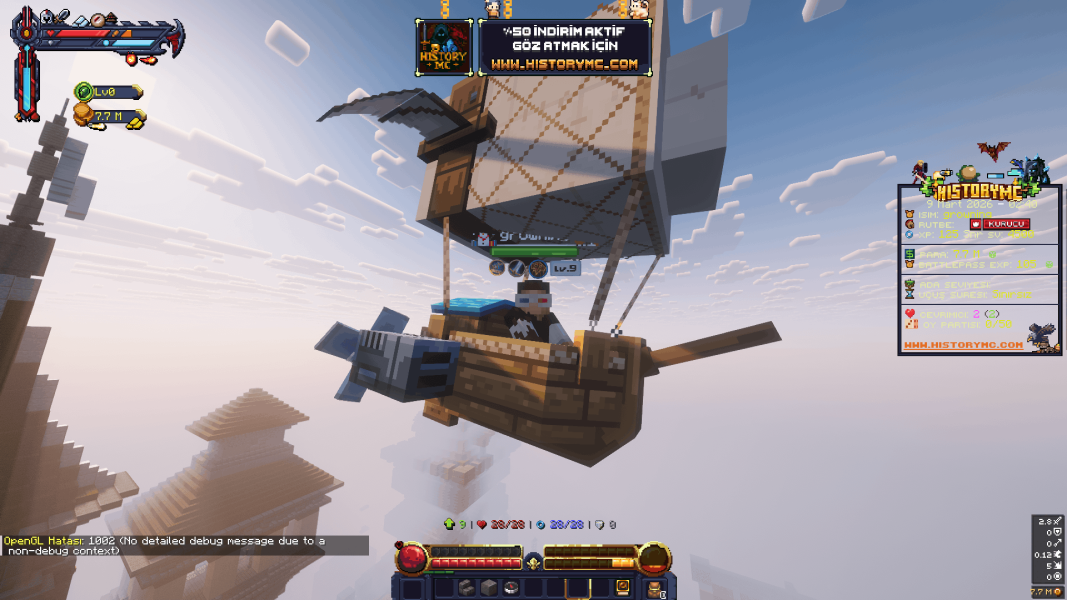Click the HistoryMC logo in the top banner
The image size is (1067, 600).
pos(444,47)
